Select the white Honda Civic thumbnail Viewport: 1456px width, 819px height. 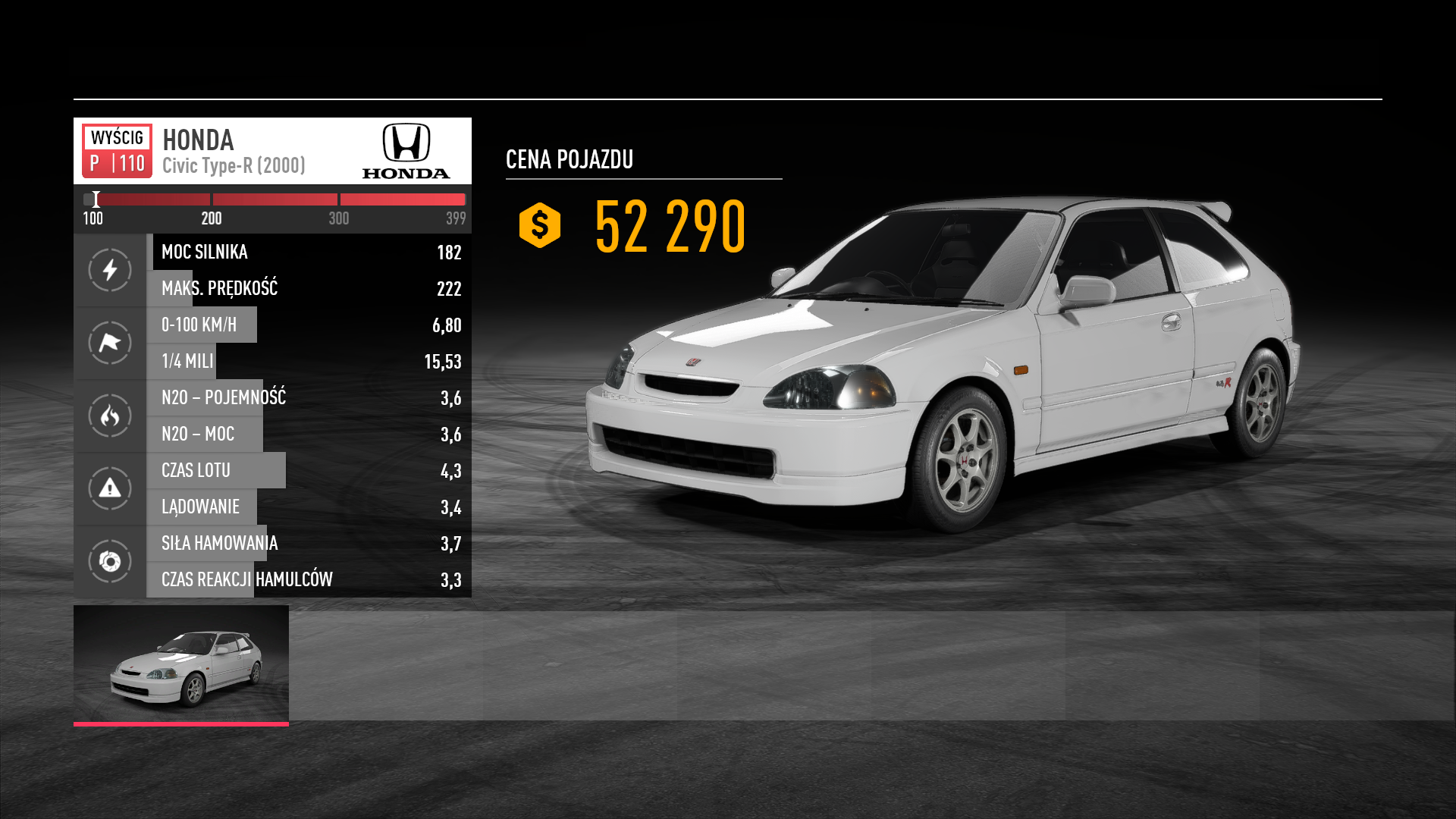181,664
